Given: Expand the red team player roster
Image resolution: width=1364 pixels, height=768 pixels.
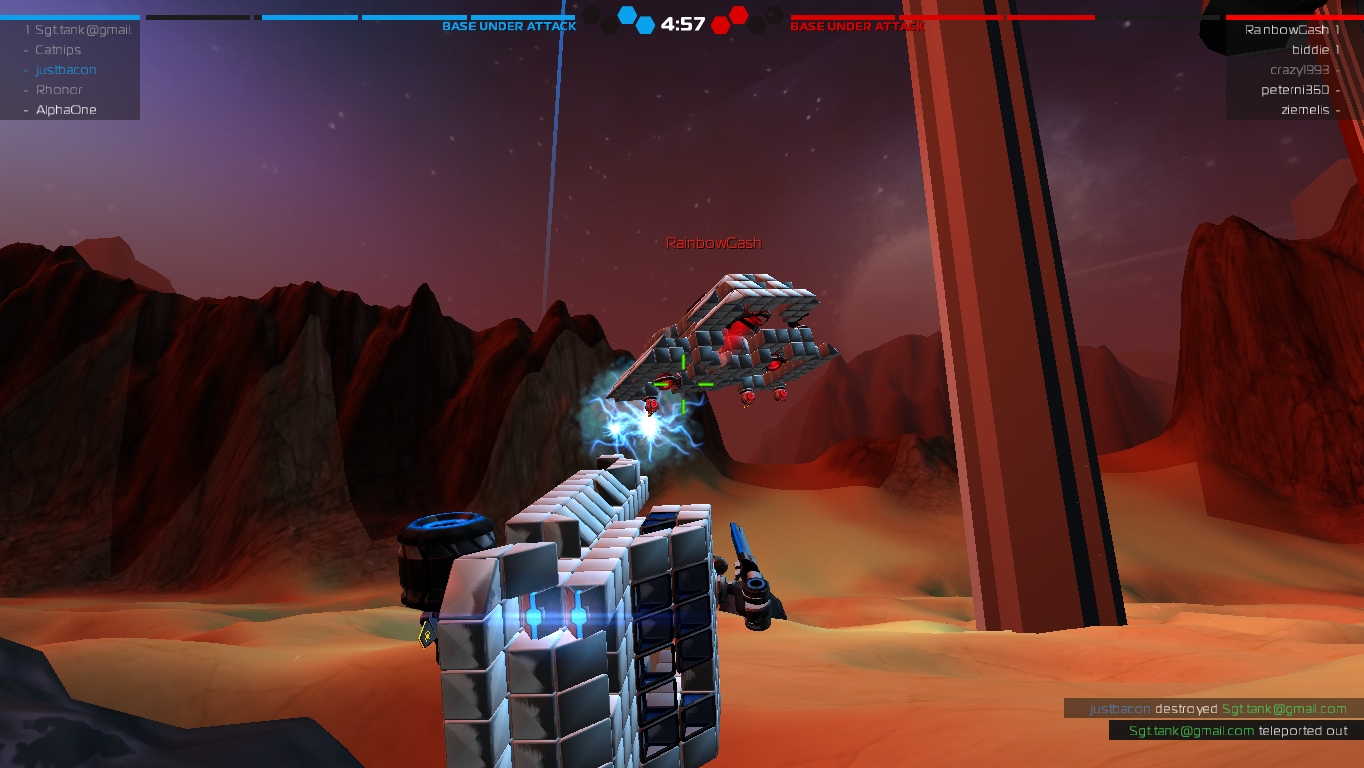Looking at the screenshot, I should tap(1290, 70).
